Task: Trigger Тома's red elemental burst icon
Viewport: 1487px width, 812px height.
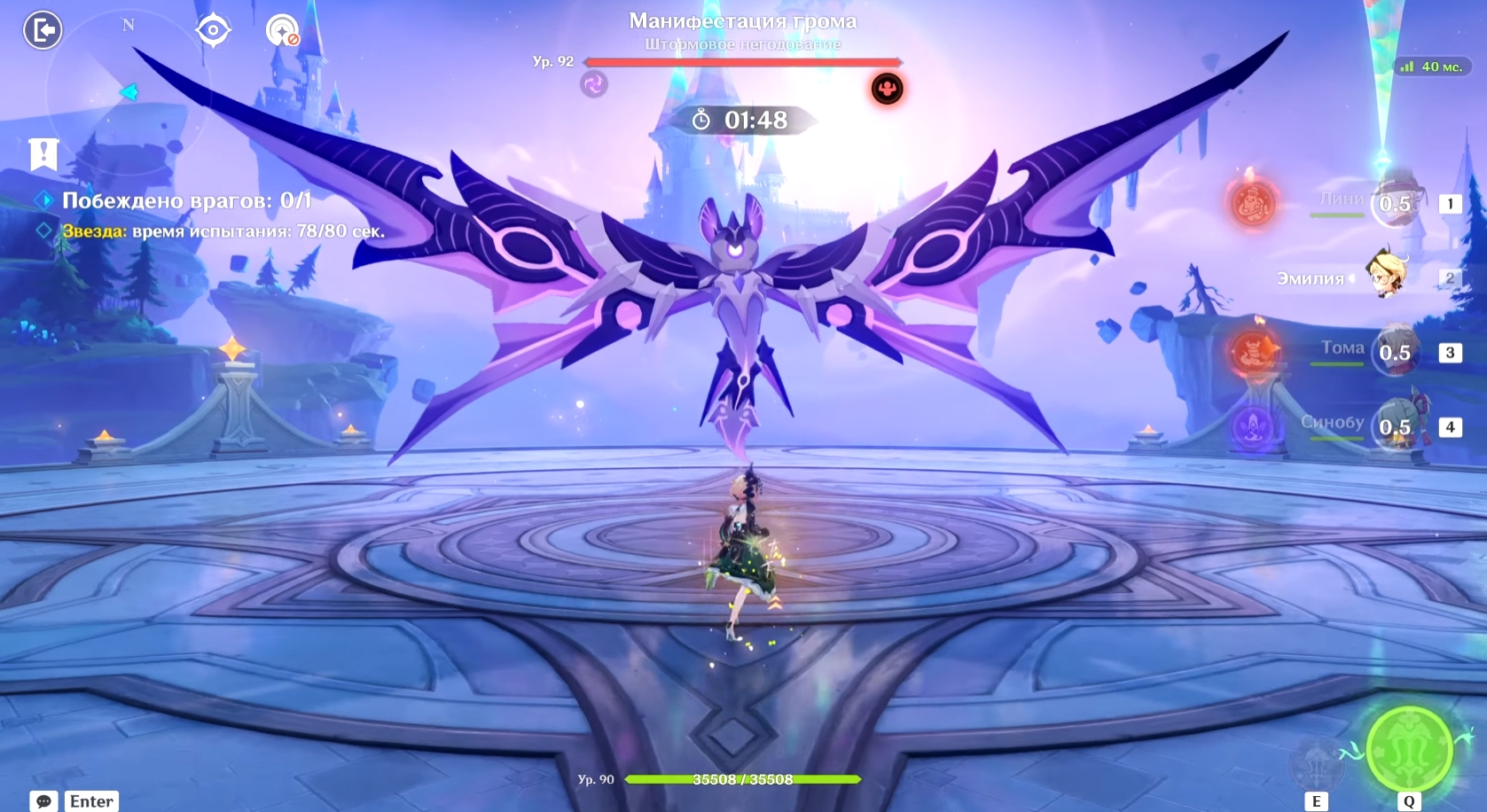Action: 1253,352
